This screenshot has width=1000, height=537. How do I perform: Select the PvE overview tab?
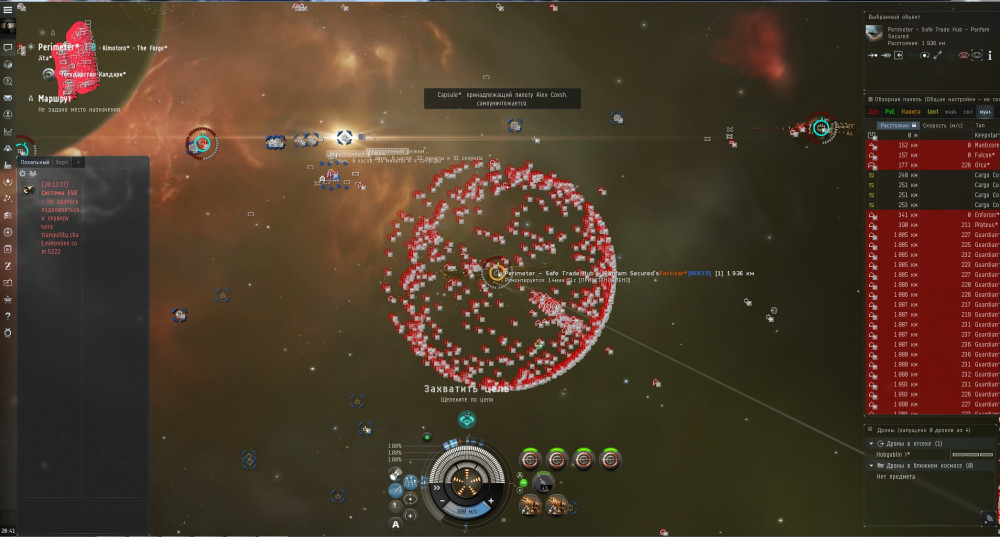pos(889,112)
